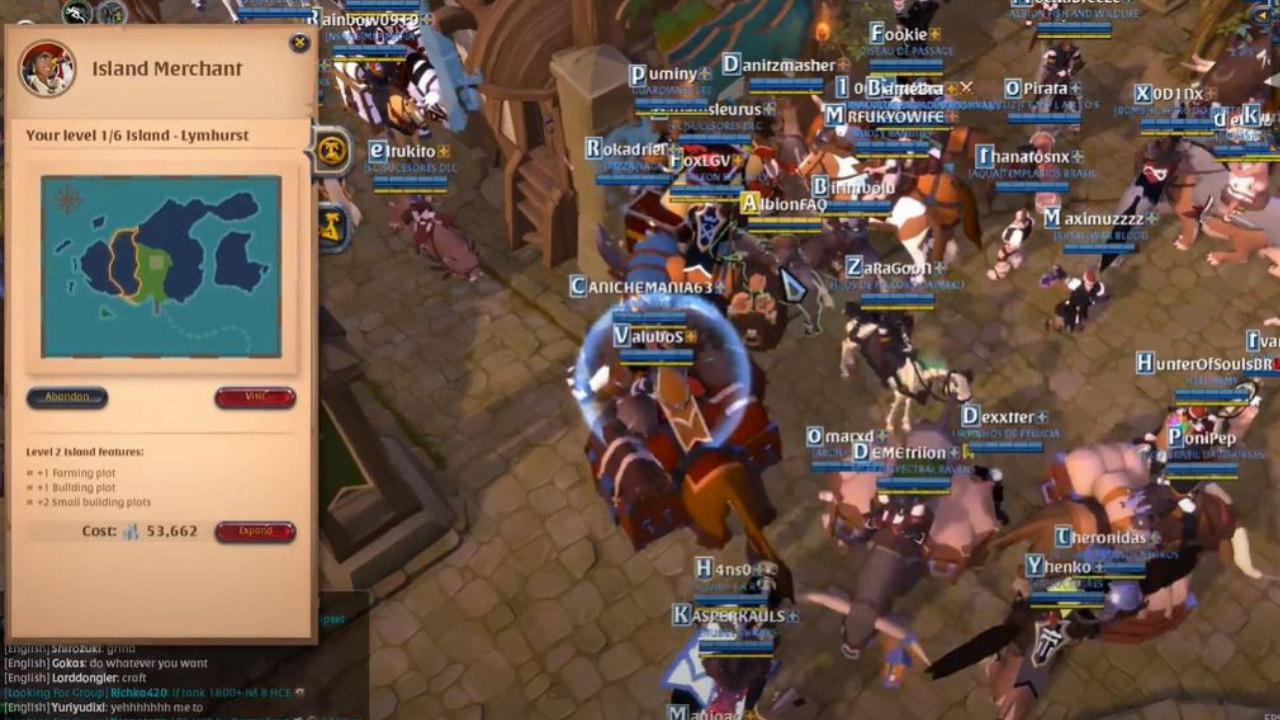Select the golden palm tree island side icon
Viewport: 1280px width, 720px height.
point(333,147)
